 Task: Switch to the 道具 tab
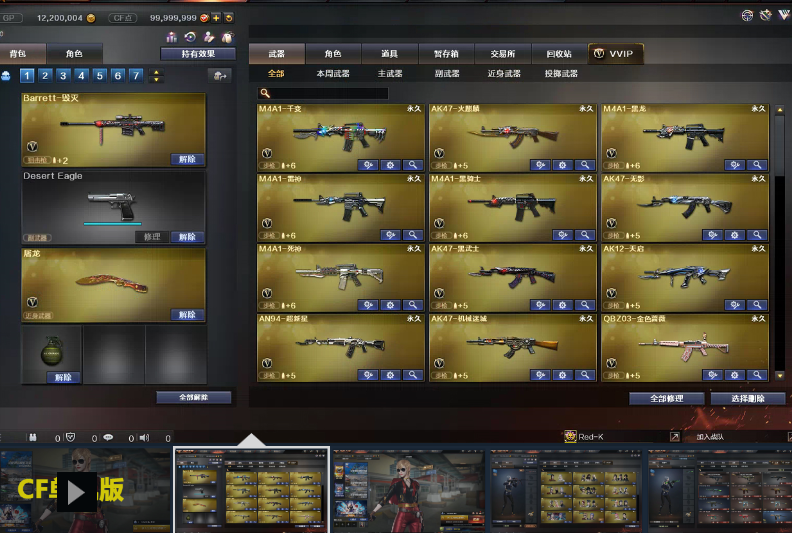click(389, 53)
